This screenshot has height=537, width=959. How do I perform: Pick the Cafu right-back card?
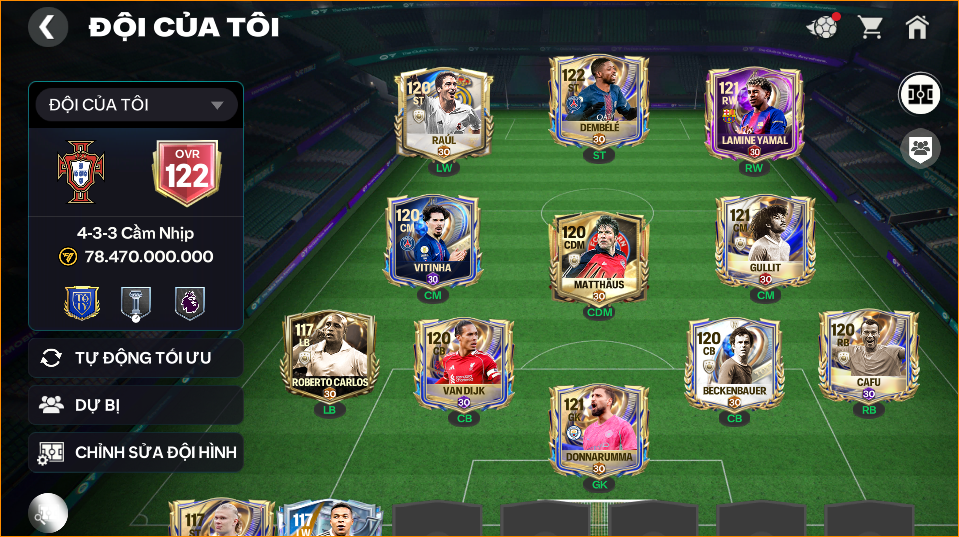click(x=868, y=355)
